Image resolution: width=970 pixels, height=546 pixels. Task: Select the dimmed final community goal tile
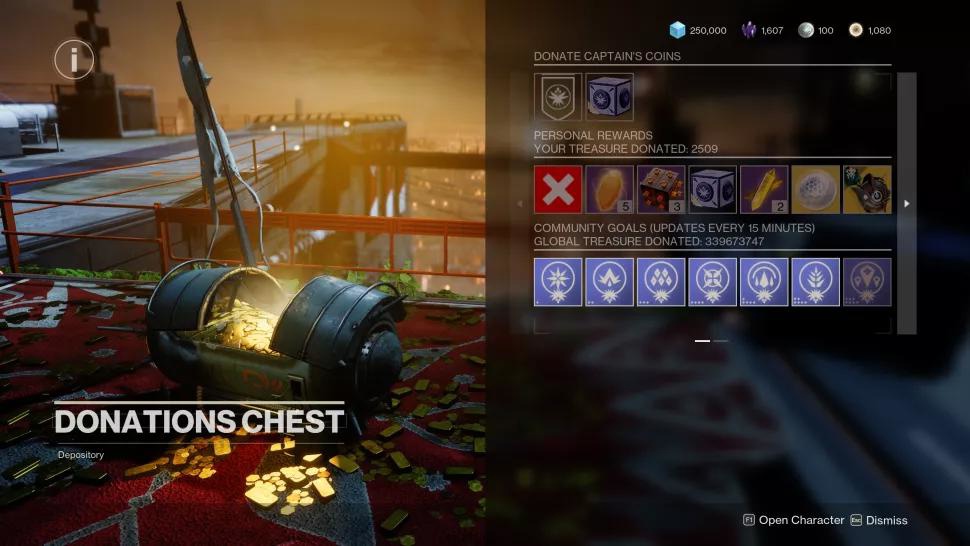point(867,282)
